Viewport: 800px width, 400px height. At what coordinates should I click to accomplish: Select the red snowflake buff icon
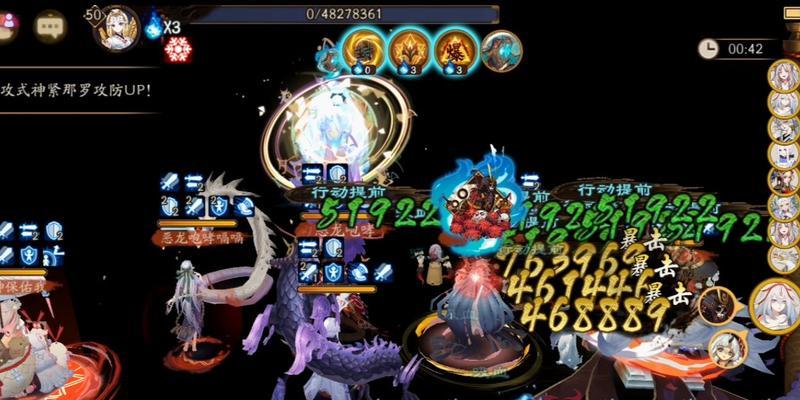[x=178, y=49]
